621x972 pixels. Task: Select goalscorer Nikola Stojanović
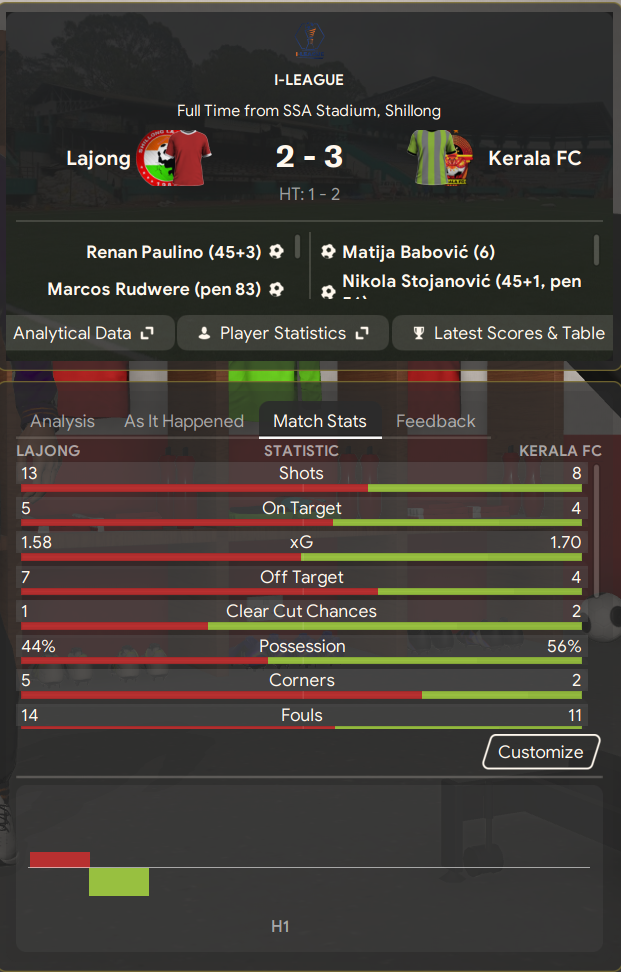tap(460, 284)
